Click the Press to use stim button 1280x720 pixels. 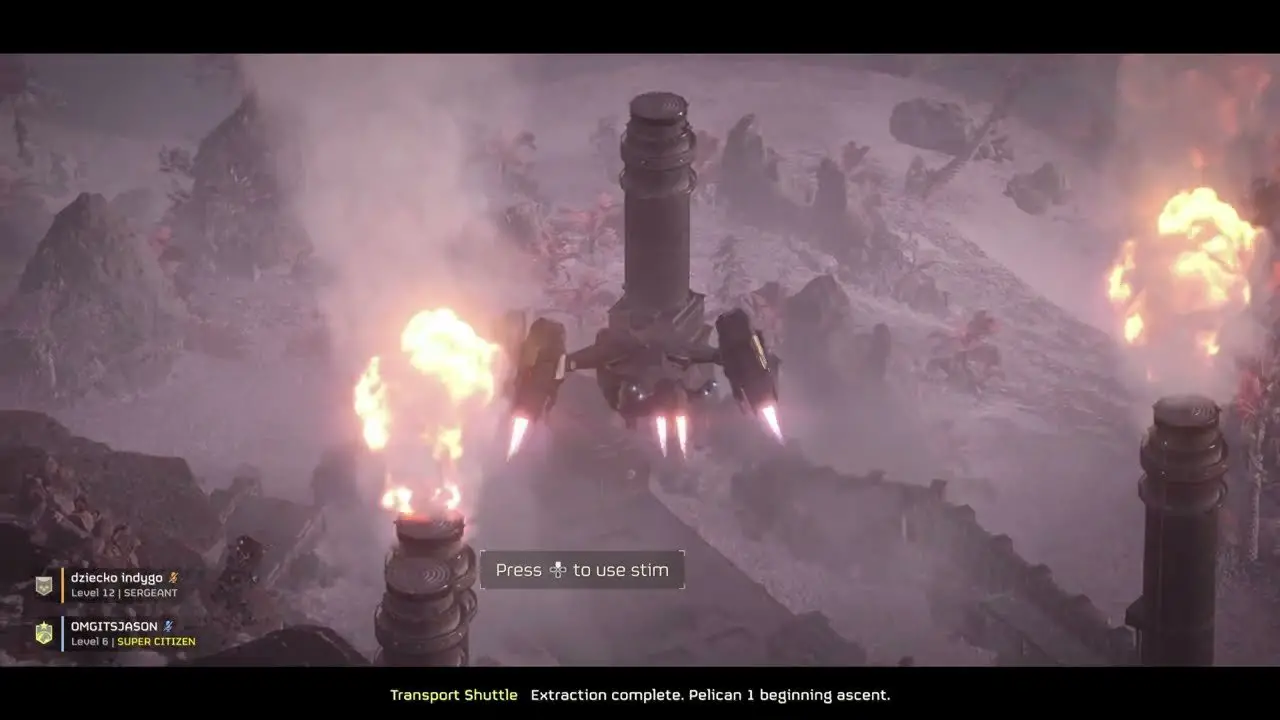coord(583,569)
